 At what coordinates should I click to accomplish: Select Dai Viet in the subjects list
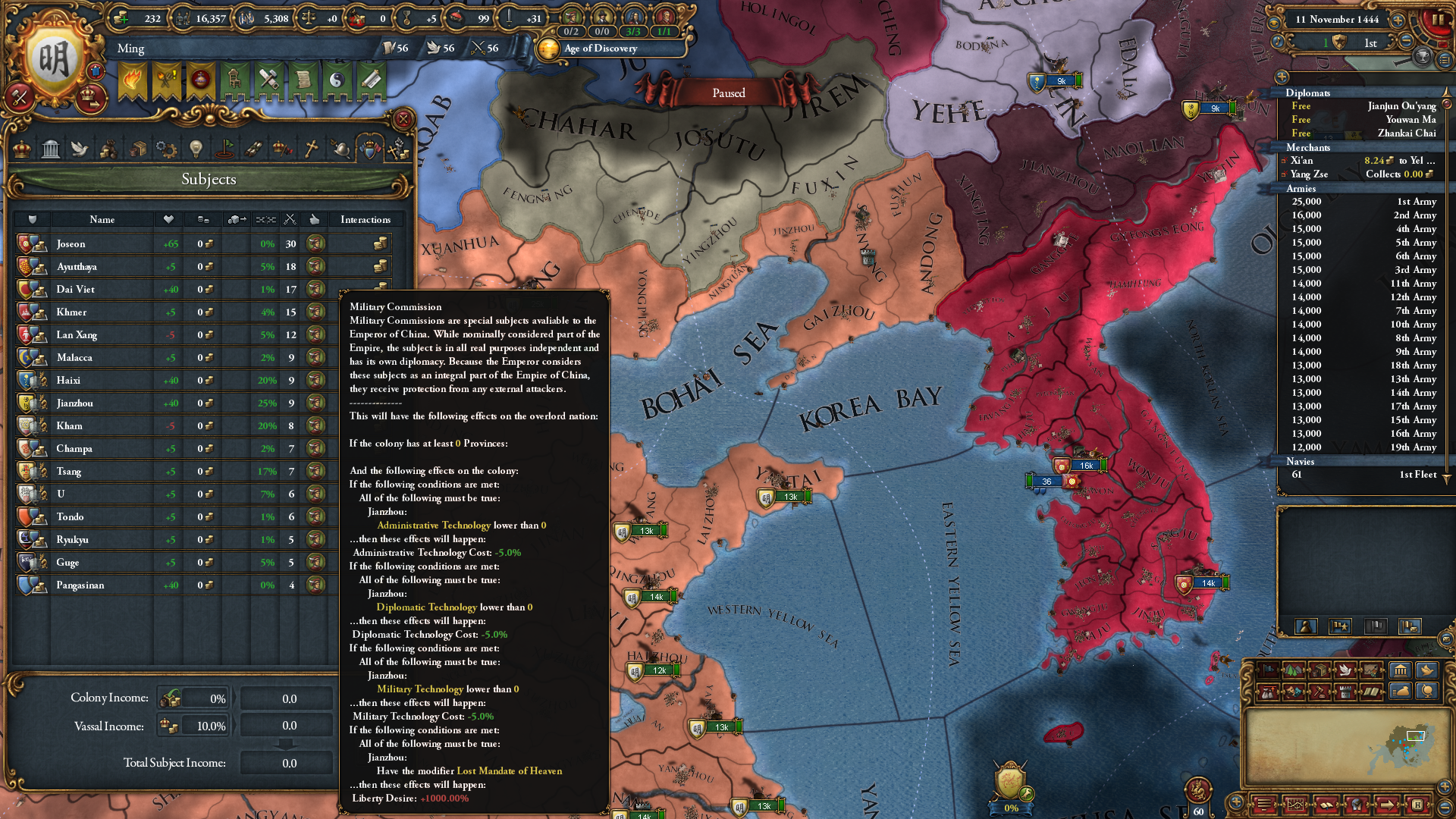[76, 289]
